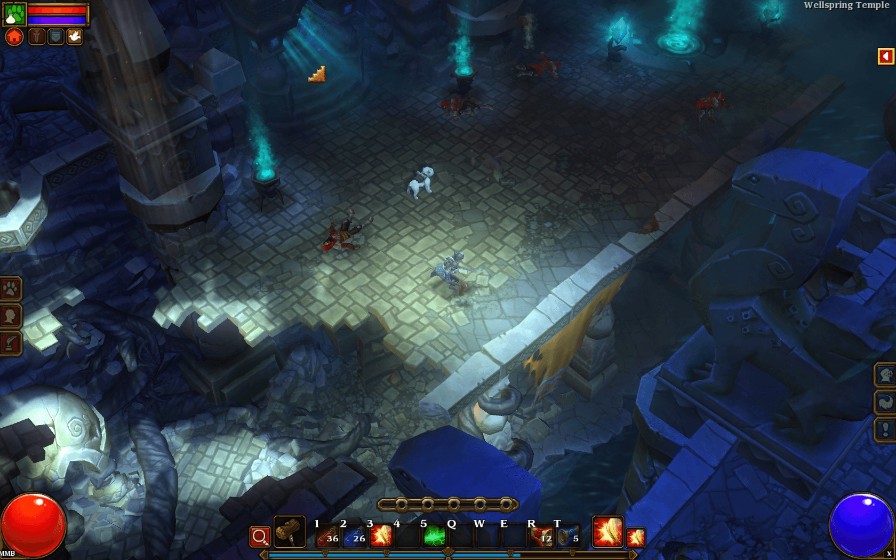
Task: Open the pet portrait with the green paw
Action: (x=15, y=14)
